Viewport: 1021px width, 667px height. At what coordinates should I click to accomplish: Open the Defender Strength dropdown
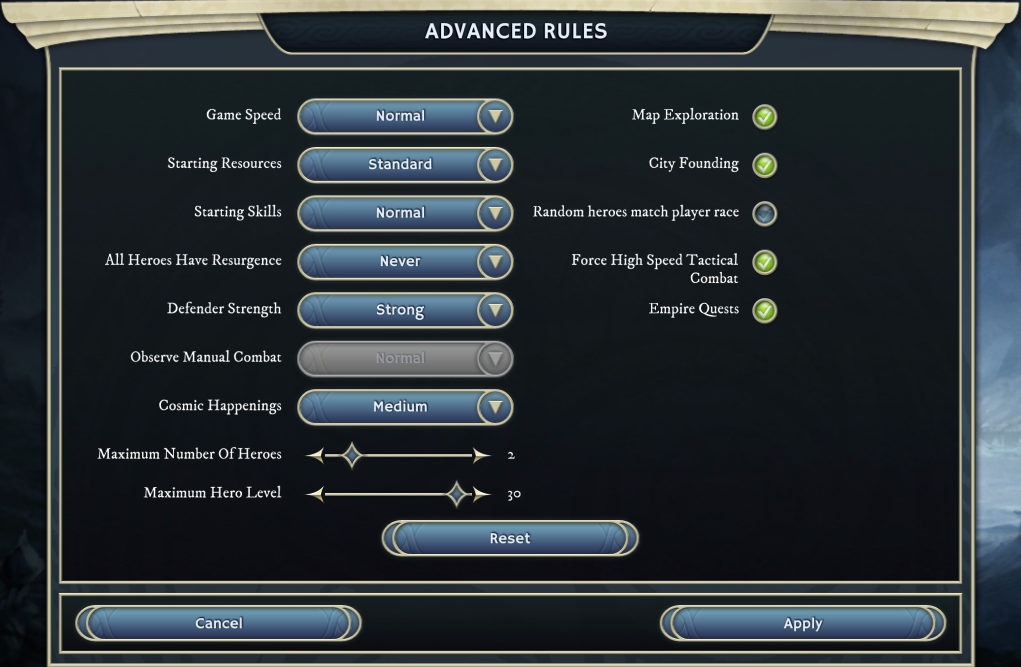405,310
